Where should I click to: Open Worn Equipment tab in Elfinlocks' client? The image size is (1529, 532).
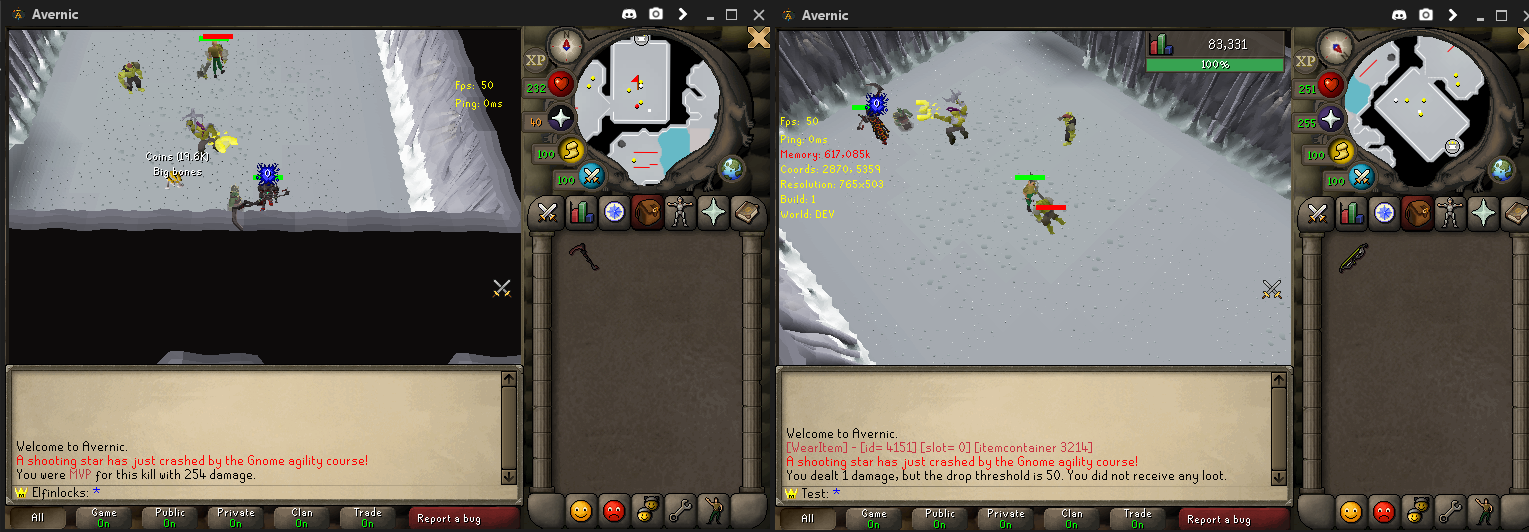click(681, 212)
